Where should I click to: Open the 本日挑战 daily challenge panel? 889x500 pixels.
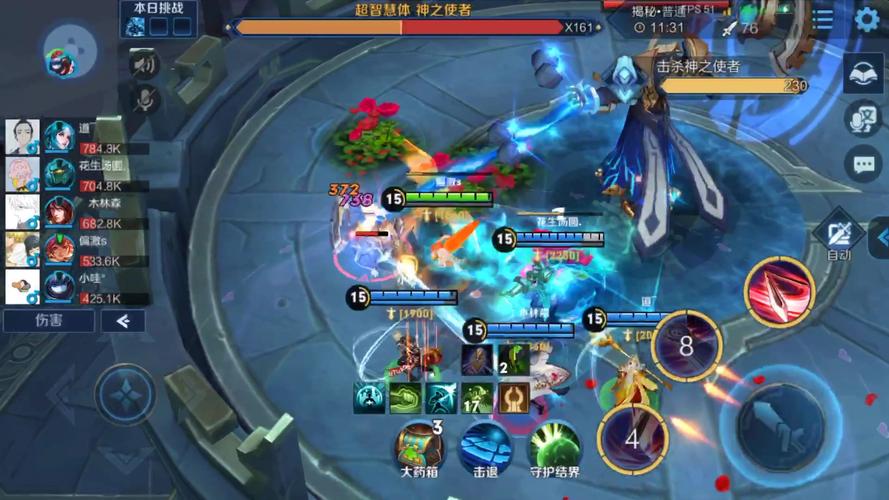pyautogui.click(x=158, y=19)
